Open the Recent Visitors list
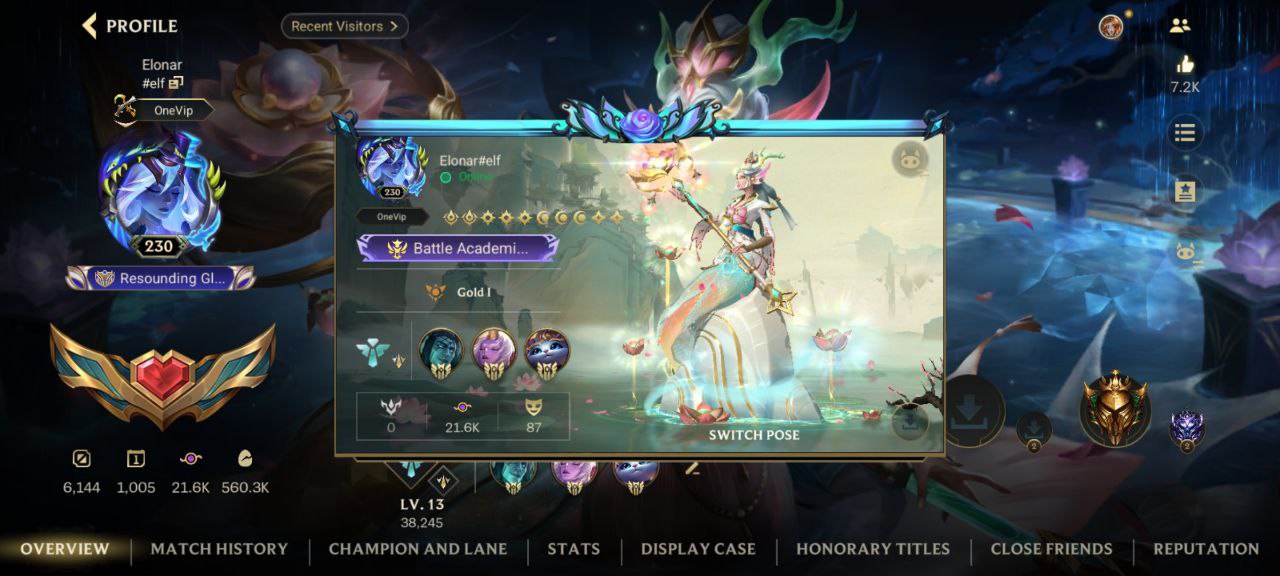This screenshot has height=576, width=1280. point(344,26)
